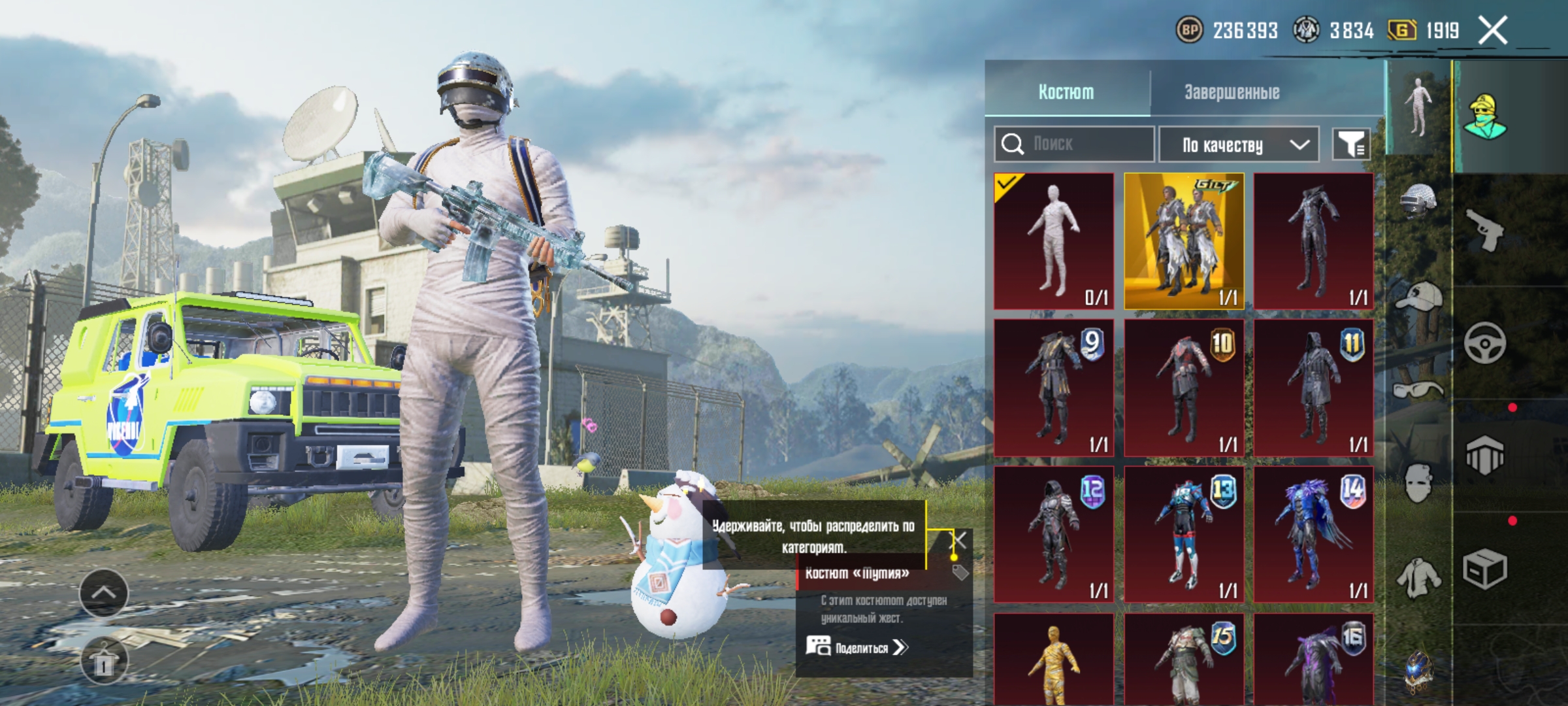
Task: Expand the up-arrow round button
Action: click(x=104, y=593)
